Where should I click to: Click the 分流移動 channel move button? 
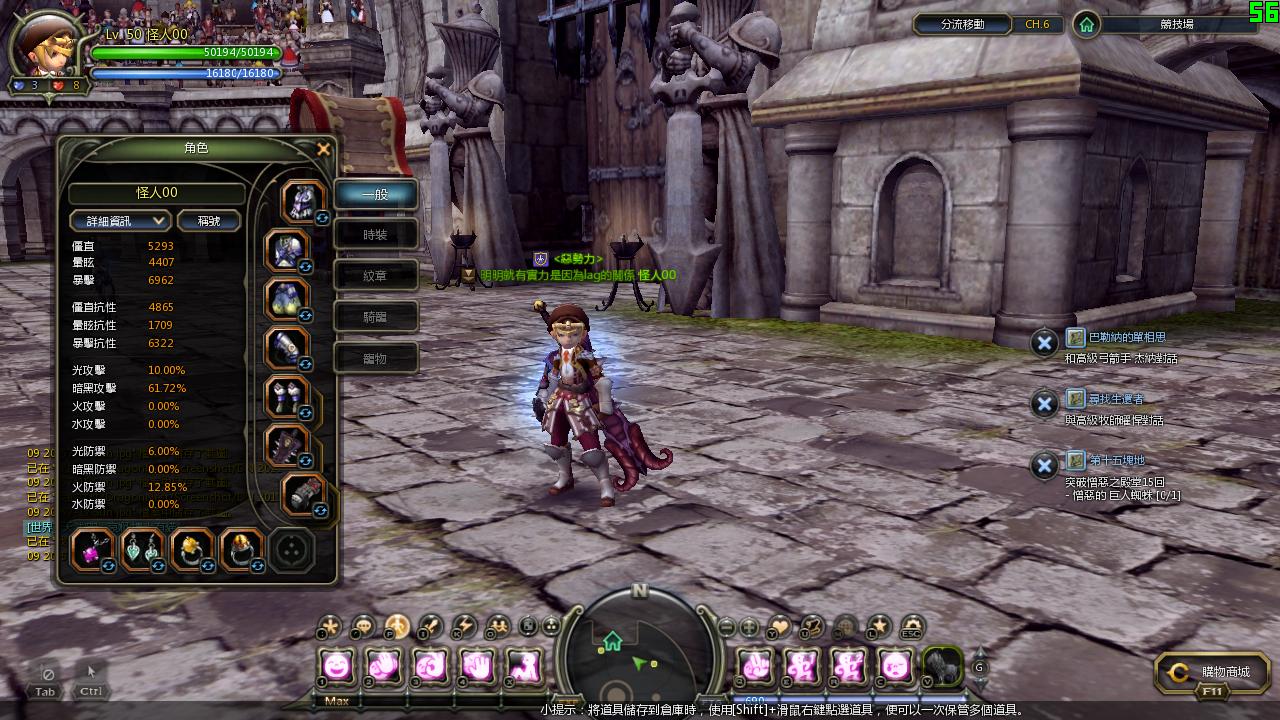[x=963, y=24]
